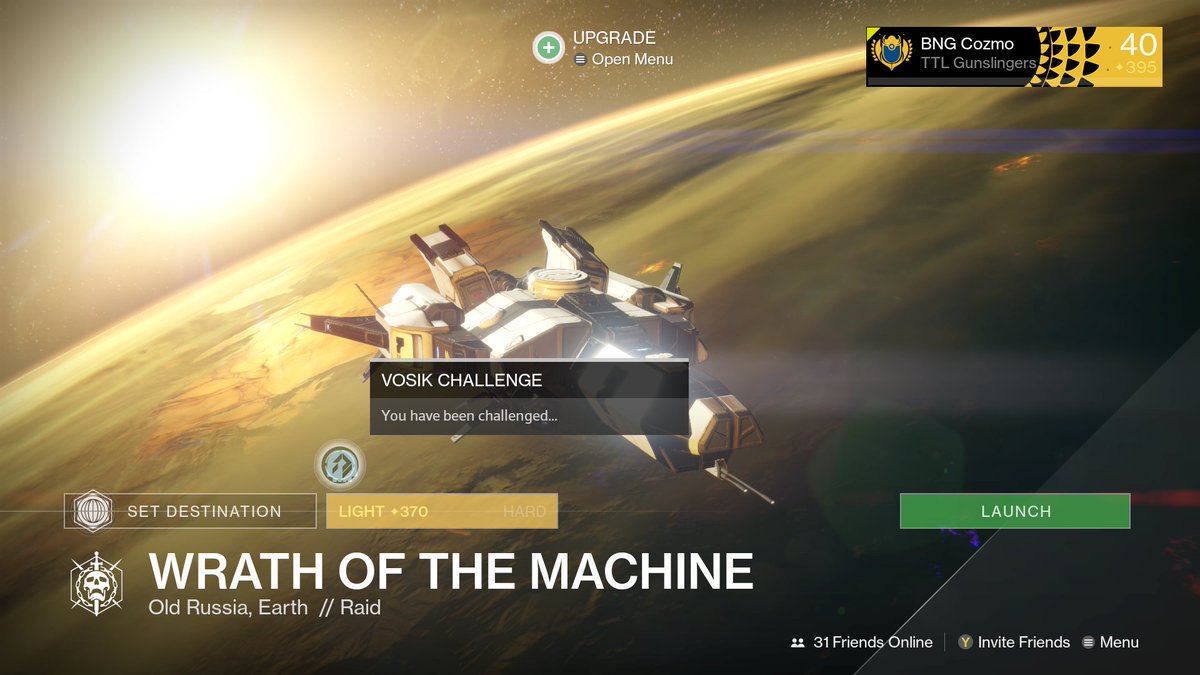Click the Vosik Challenge modifier icon

coord(340,465)
